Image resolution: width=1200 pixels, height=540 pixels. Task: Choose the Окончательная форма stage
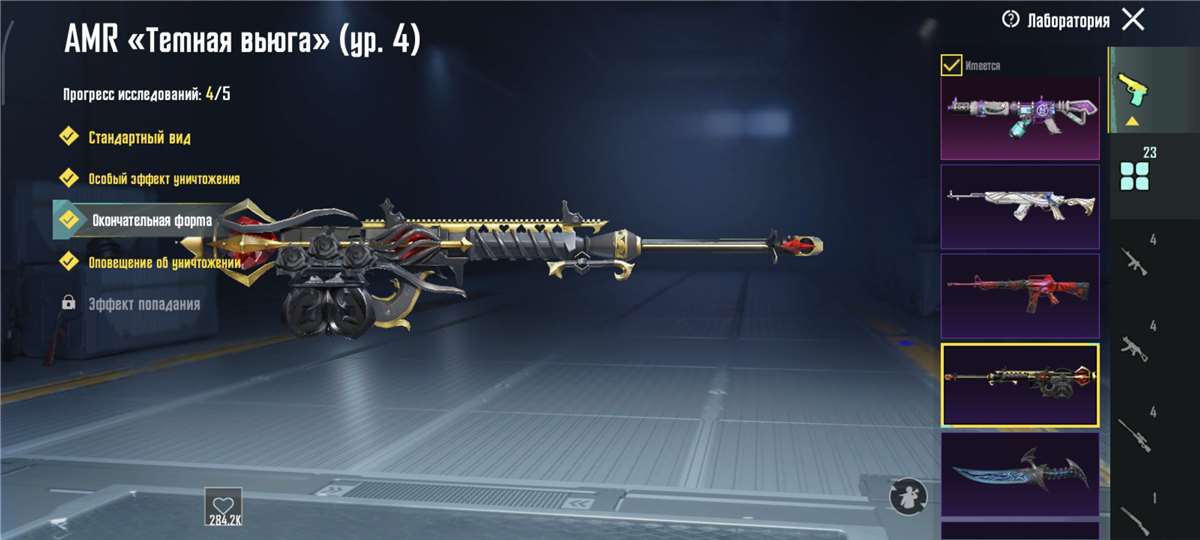tap(151, 220)
